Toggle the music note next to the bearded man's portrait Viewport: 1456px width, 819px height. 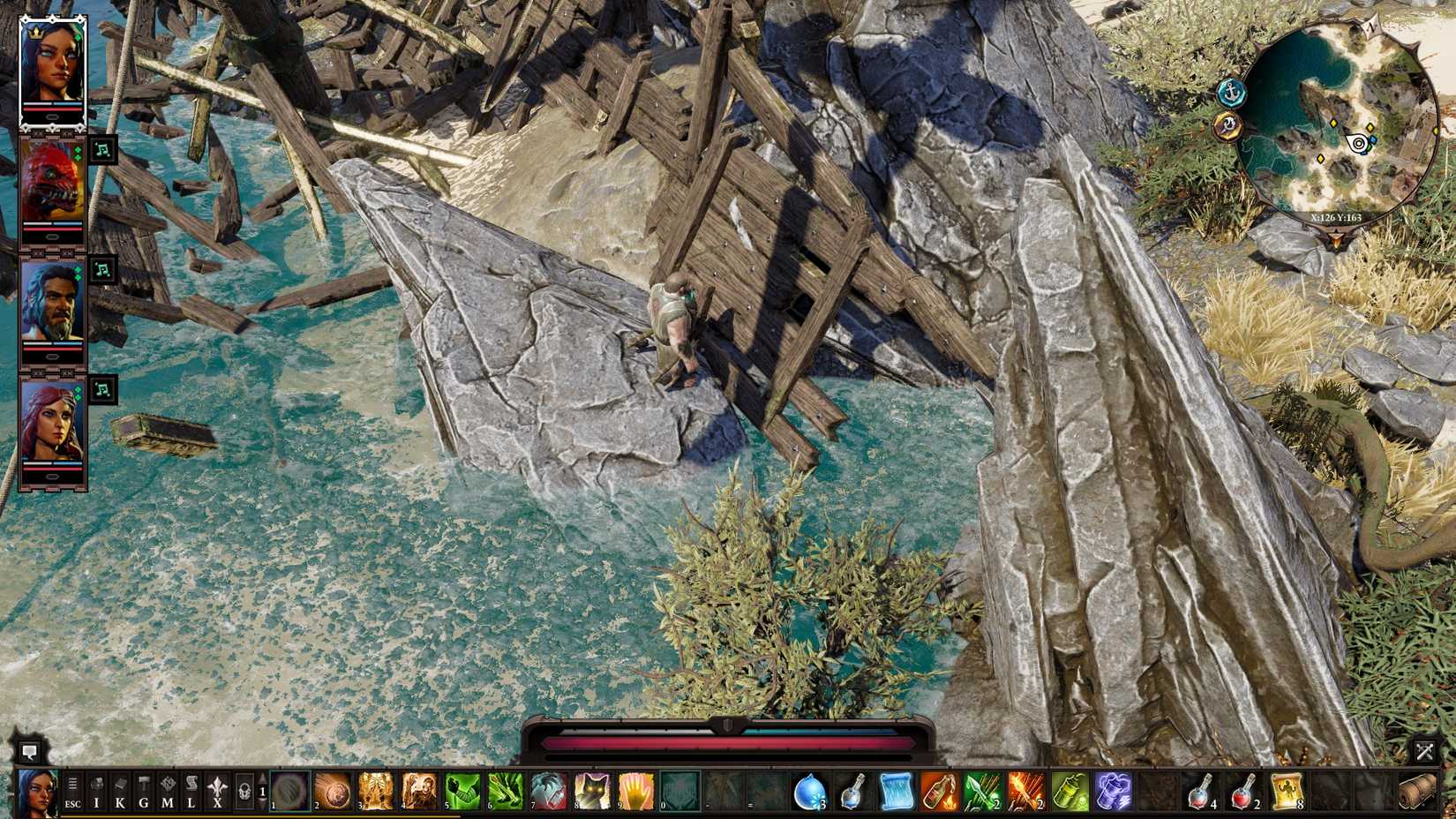pos(103,271)
